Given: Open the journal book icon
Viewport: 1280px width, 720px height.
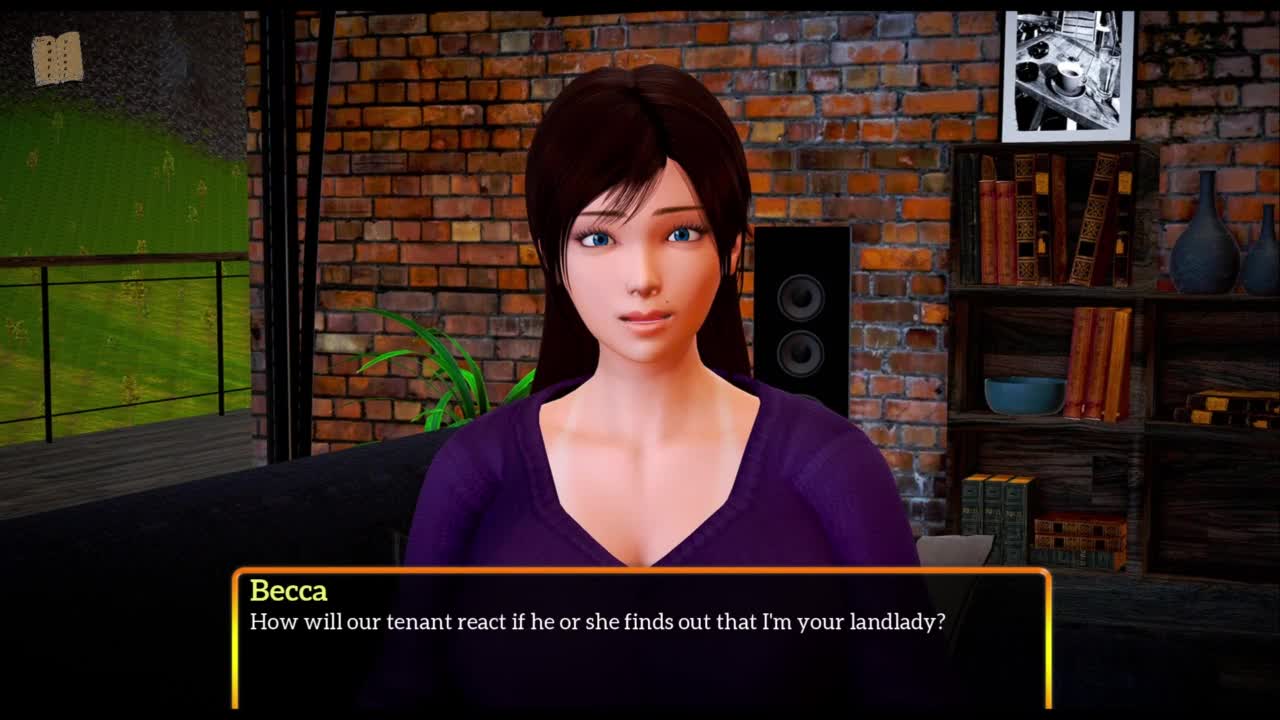Looking at the screenshot, I should click(x=57, y=59).
